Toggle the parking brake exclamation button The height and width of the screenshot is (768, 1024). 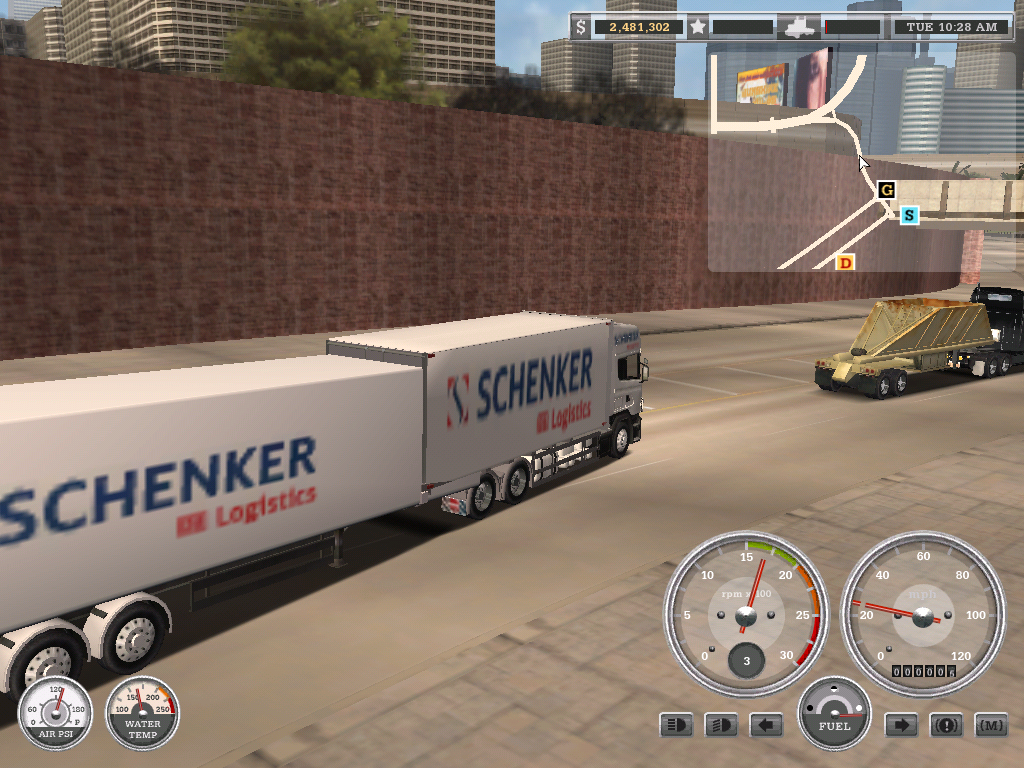tap(946, 725)
